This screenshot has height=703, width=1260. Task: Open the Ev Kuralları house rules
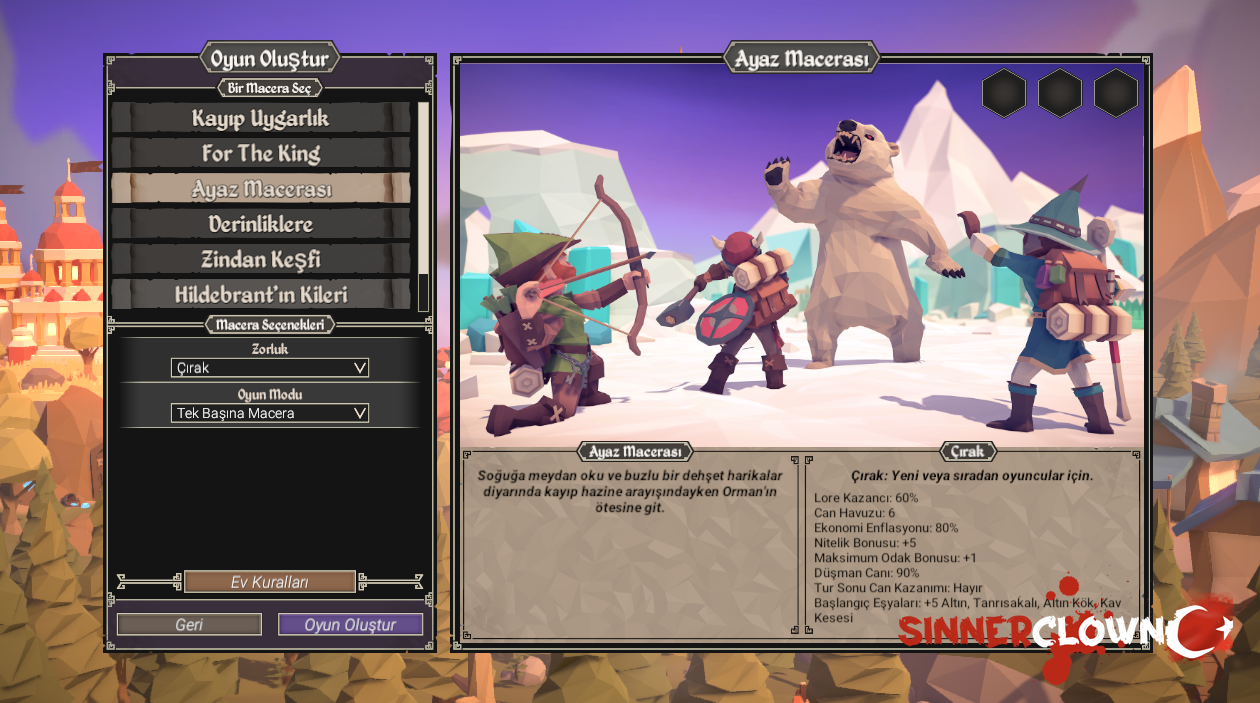click(x=270, y=582)
